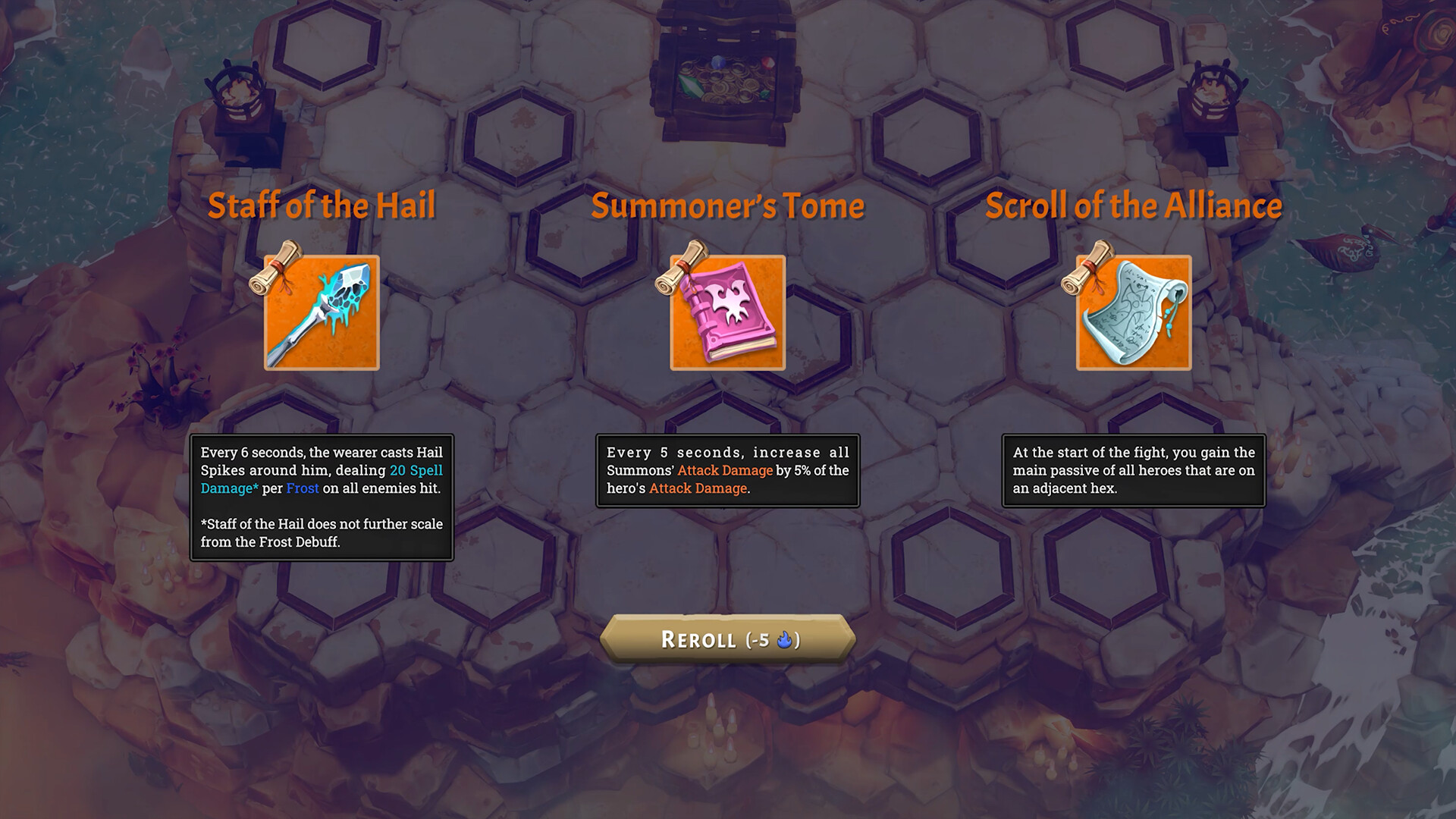Pick the Staff of the Hail title
This screenshot has height=819, width=1456.
pos(322,205)
